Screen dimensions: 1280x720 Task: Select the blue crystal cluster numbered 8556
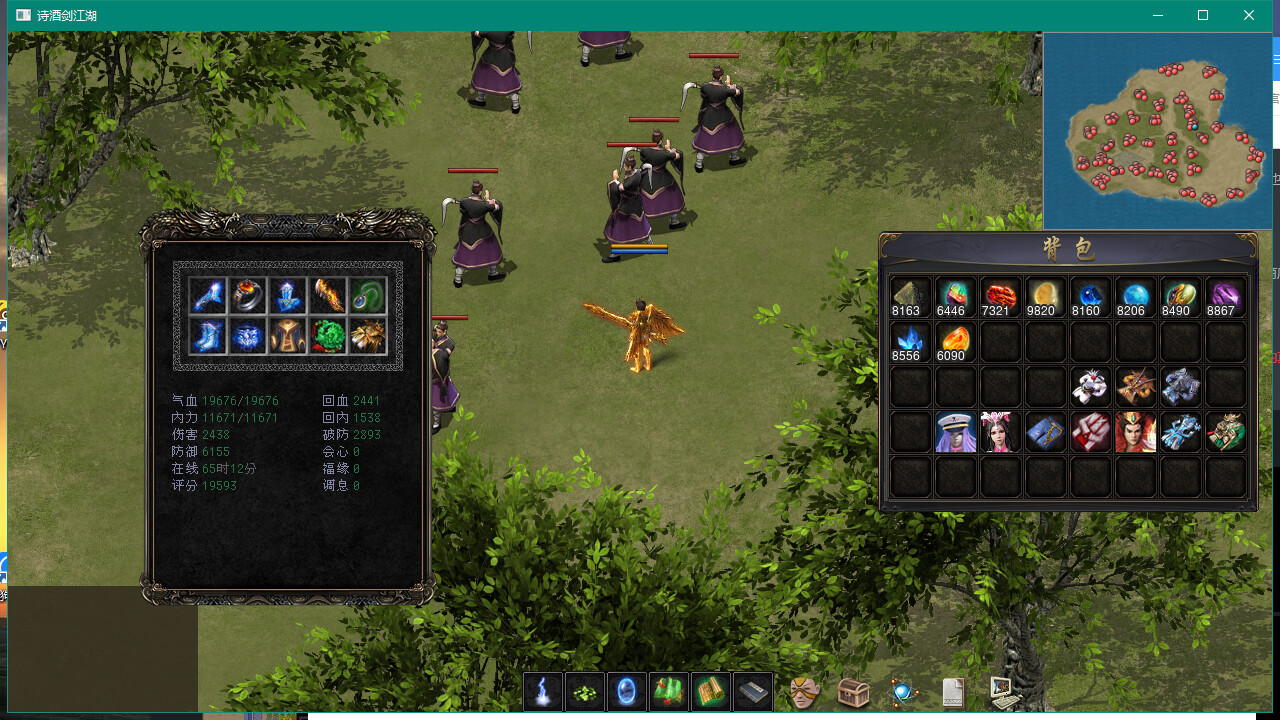click(910, 342)
